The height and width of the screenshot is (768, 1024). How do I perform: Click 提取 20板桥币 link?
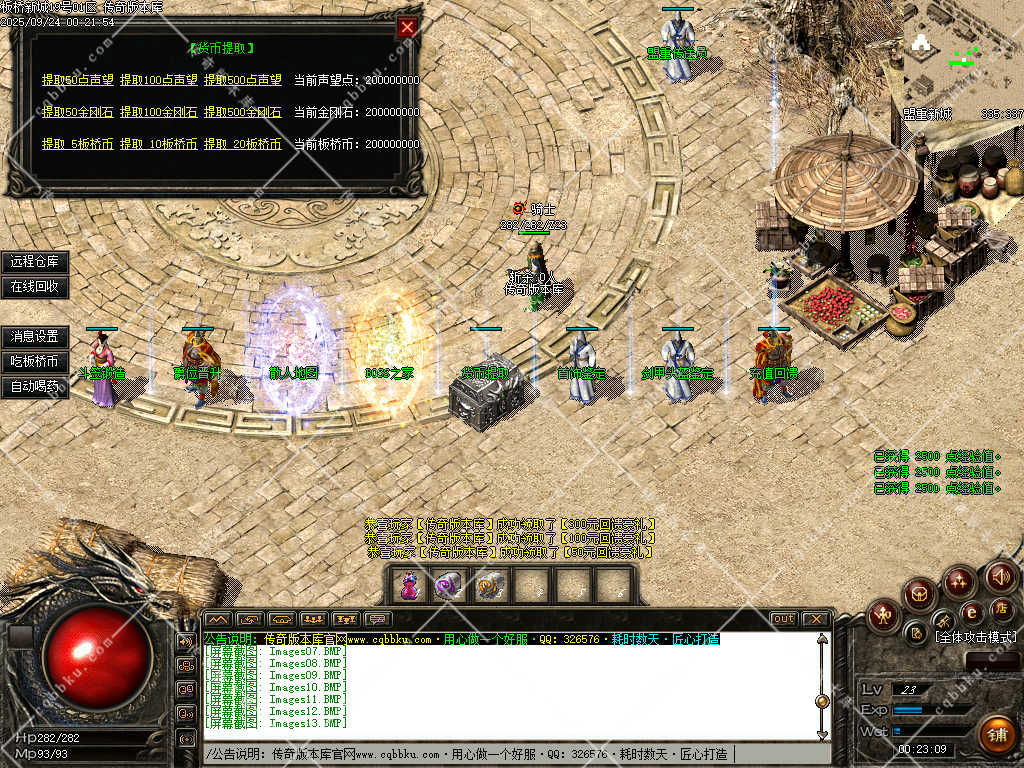[242, 144]
